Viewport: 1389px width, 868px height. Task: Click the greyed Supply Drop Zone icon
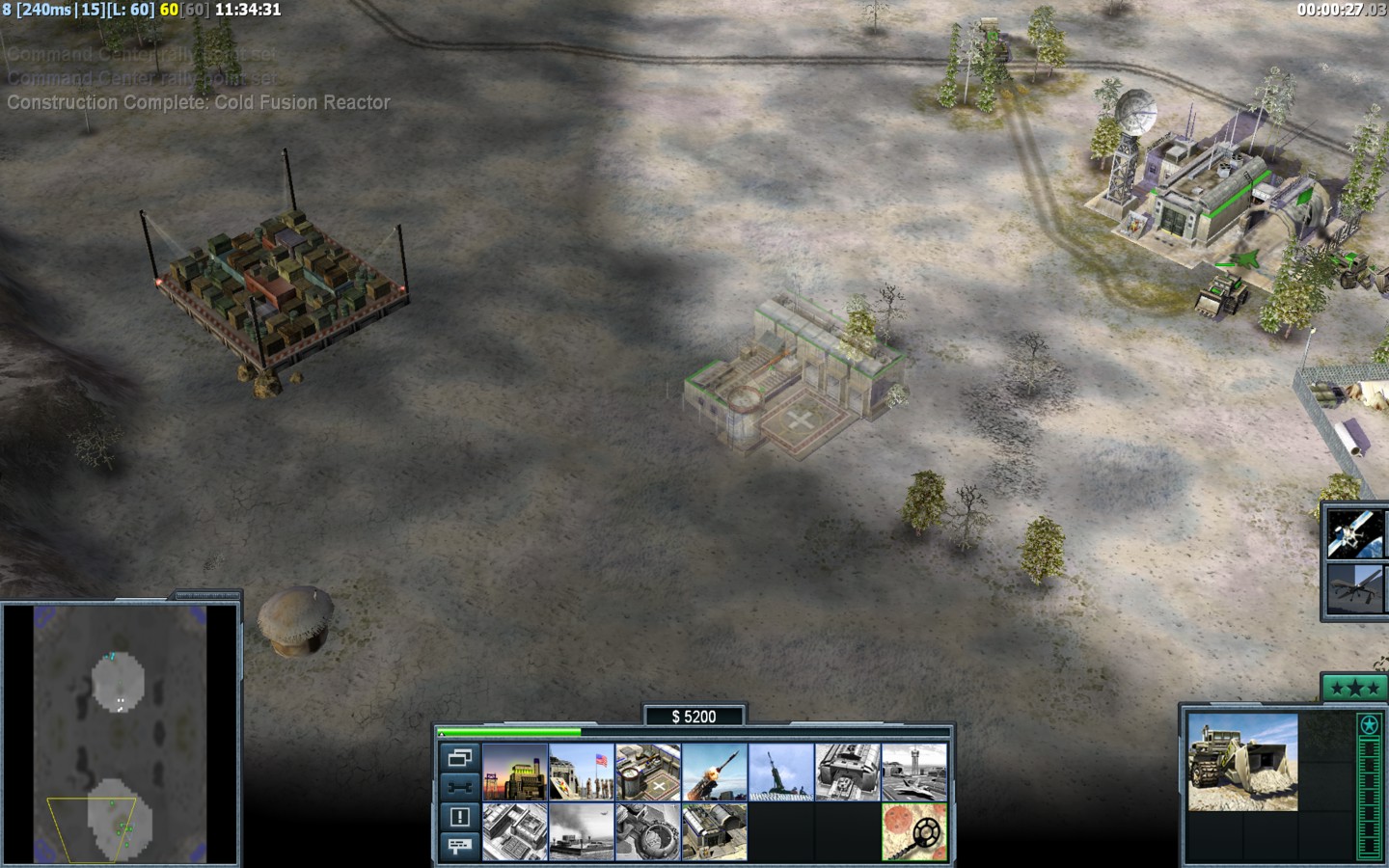(582, 831)
